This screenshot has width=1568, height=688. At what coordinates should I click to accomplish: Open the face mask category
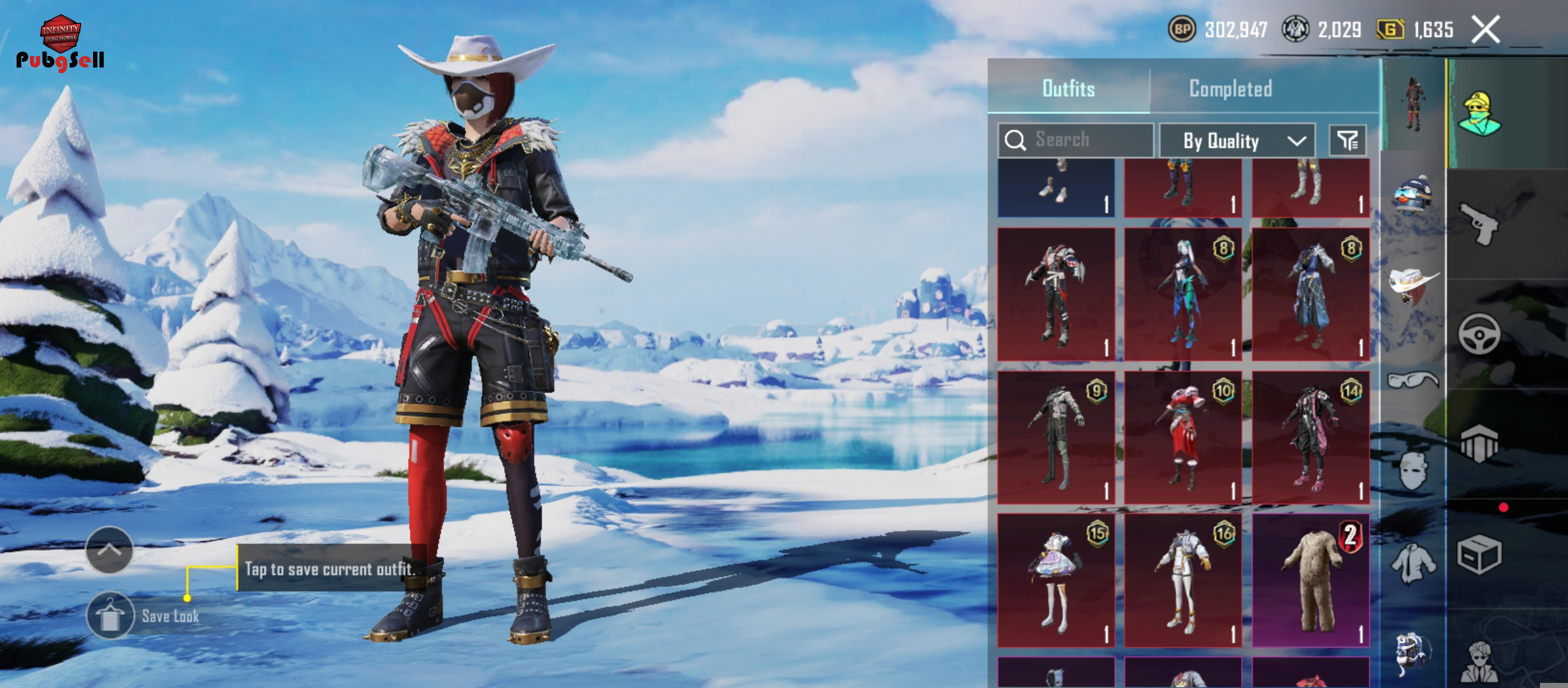1413,471
